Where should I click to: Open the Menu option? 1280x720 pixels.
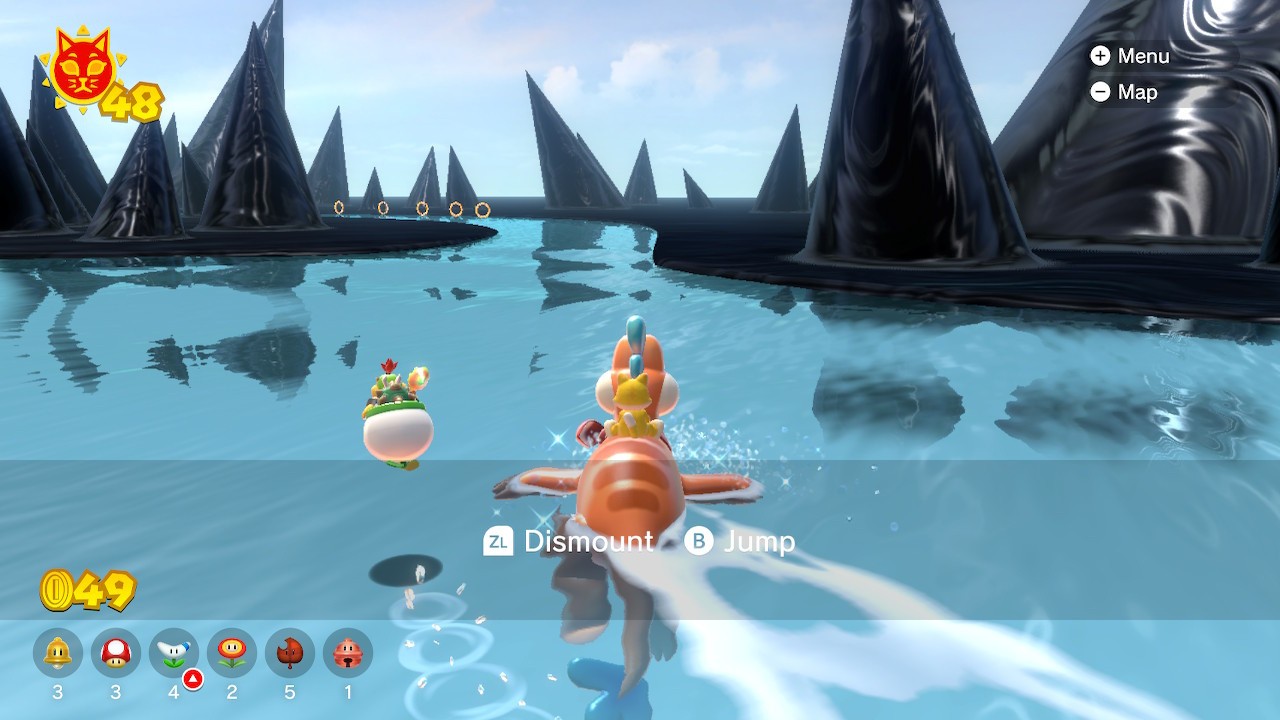click(x=1130, y=56)
